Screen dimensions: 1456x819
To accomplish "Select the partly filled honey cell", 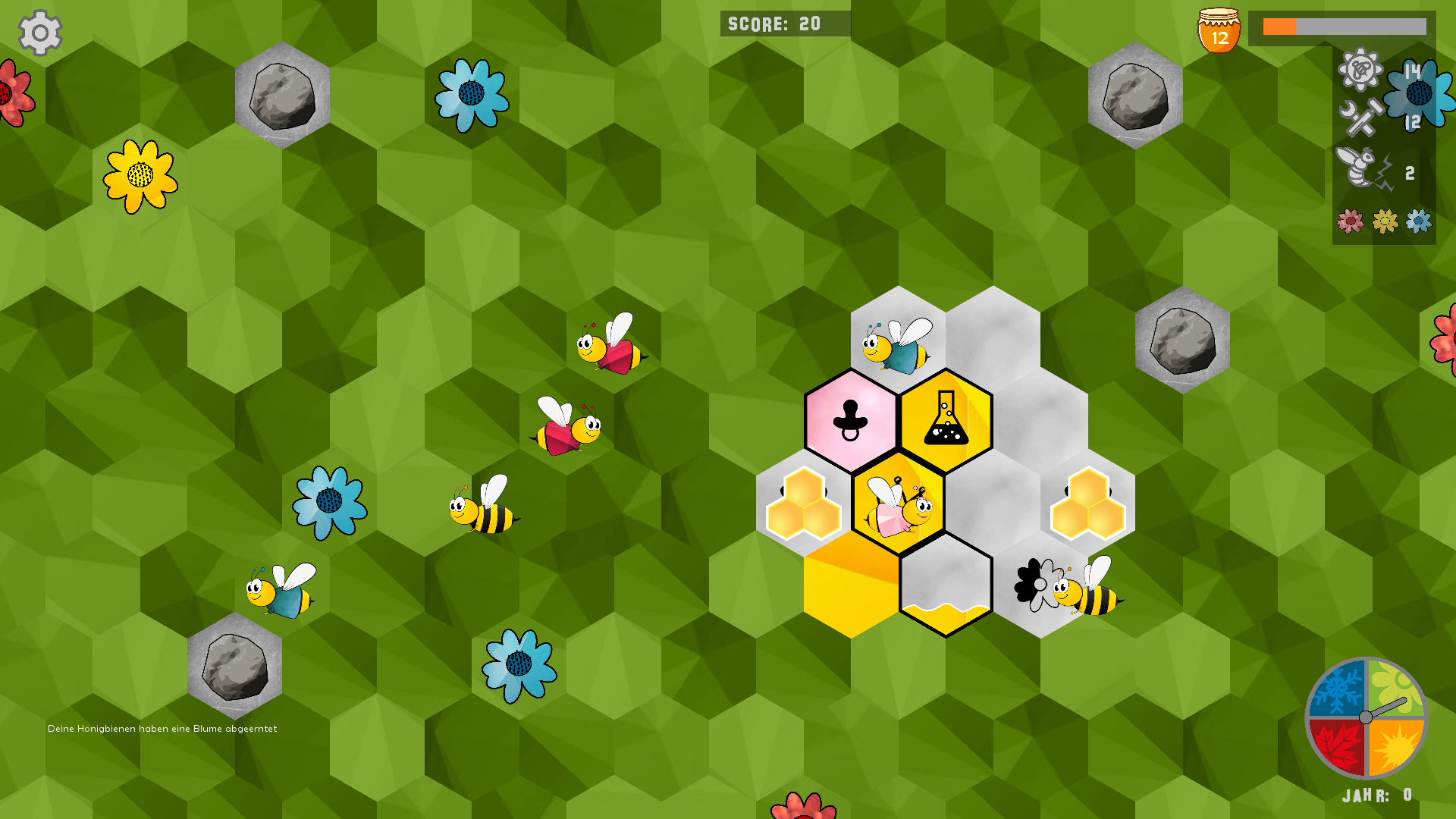I will (x=946, y=585).
